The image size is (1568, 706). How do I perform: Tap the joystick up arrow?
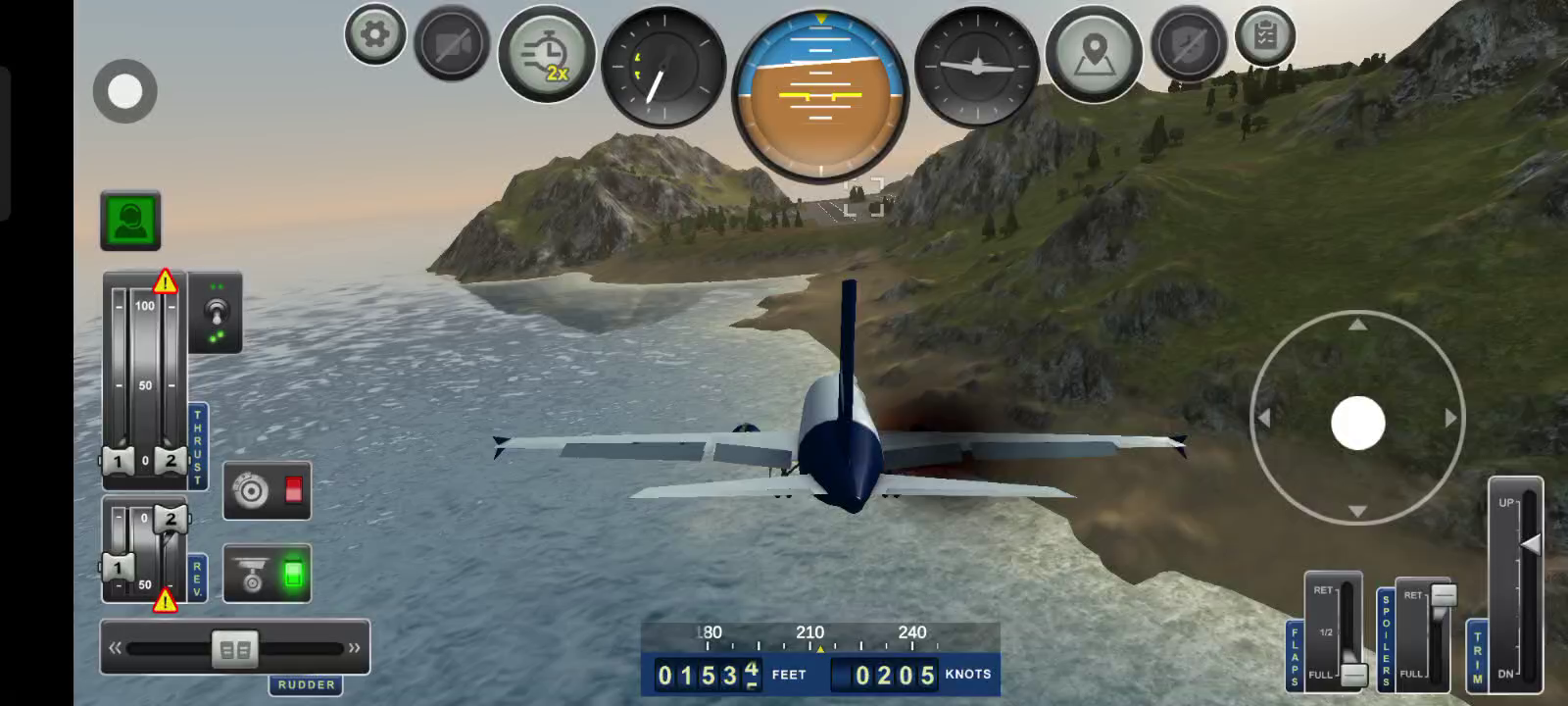pos(1357,325)
